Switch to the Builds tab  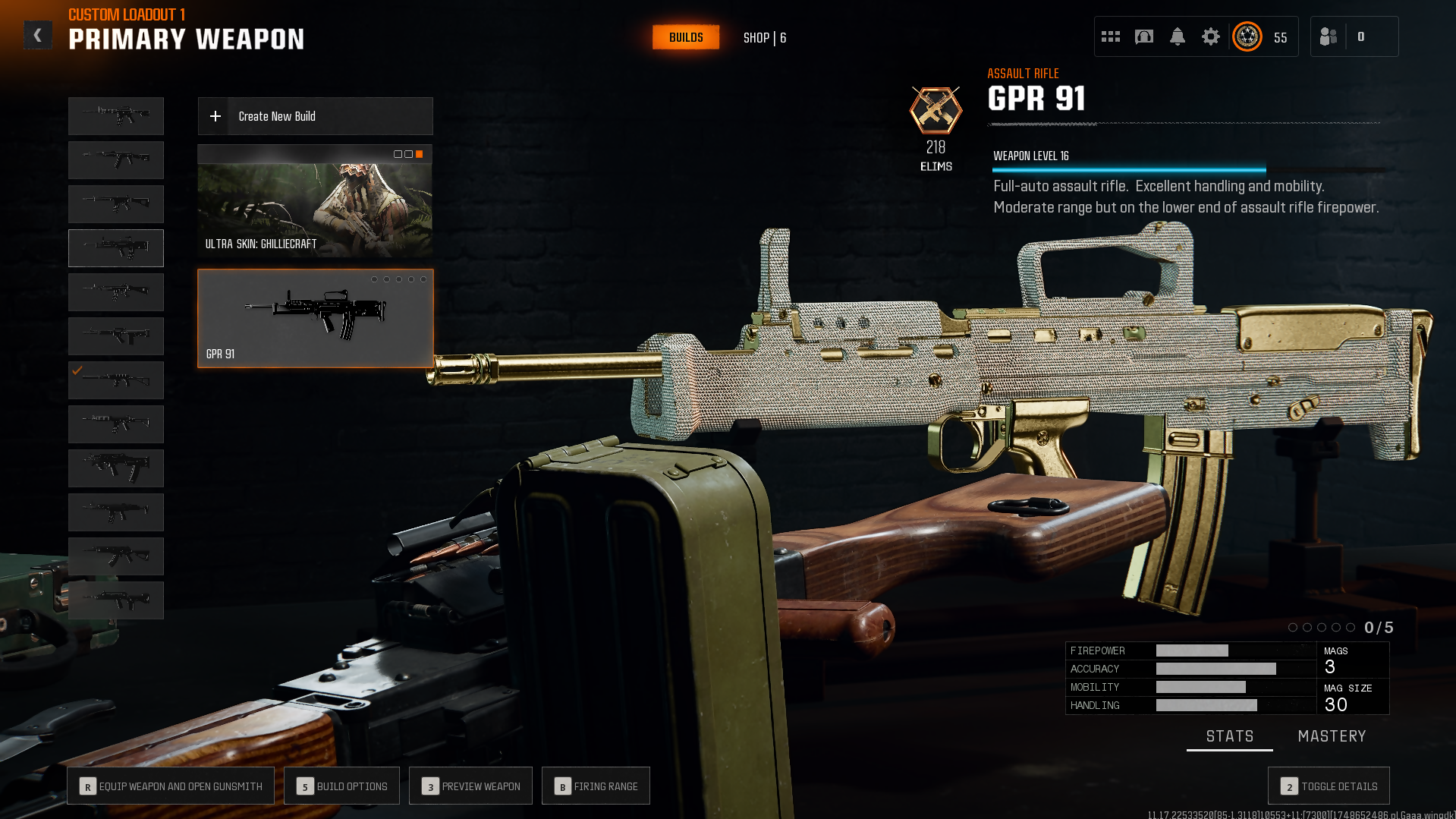coord(686,37)
